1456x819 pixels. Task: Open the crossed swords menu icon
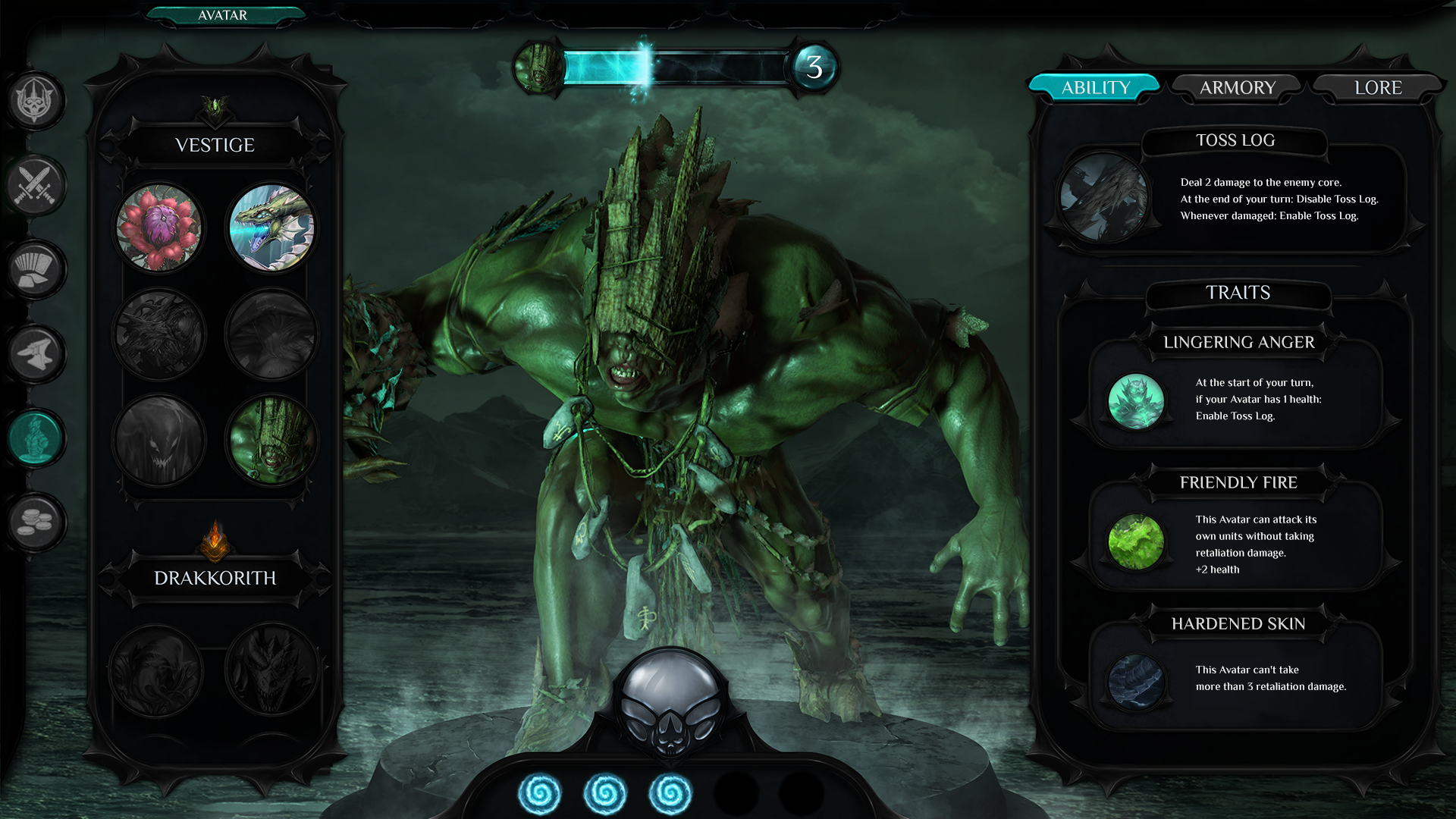[x=35, y=185]
